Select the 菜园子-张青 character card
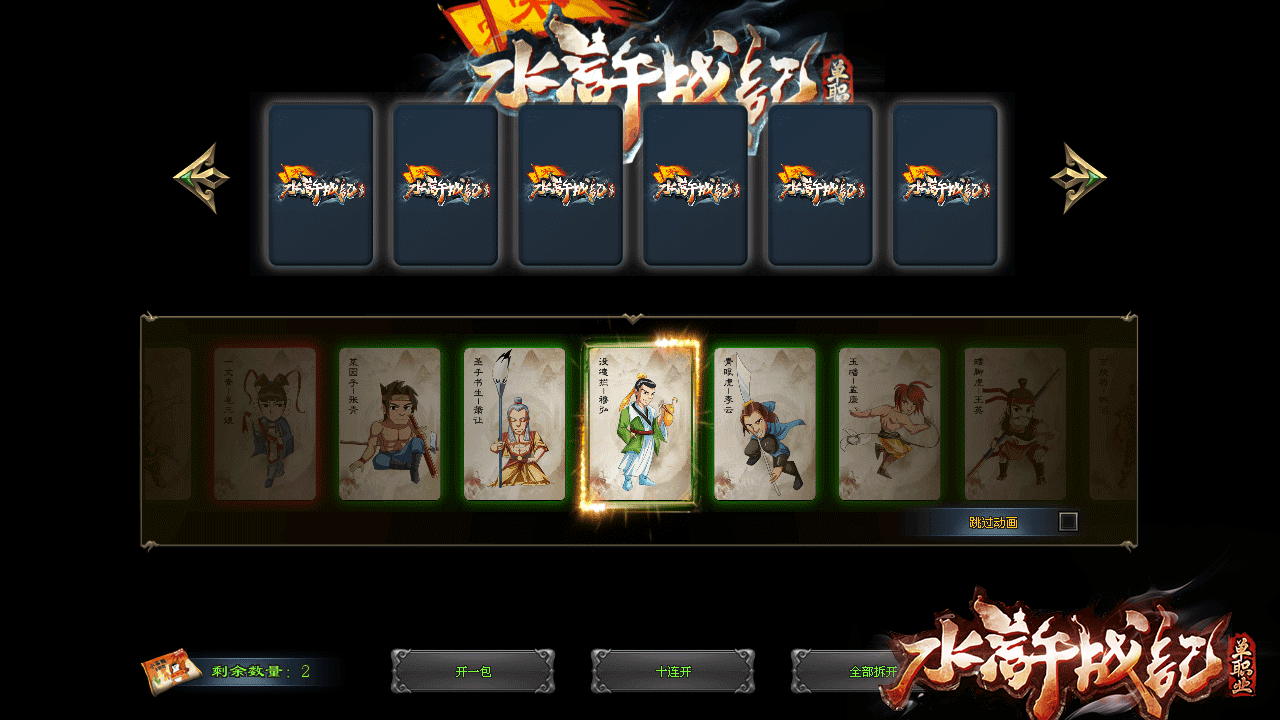 [390, 424]
